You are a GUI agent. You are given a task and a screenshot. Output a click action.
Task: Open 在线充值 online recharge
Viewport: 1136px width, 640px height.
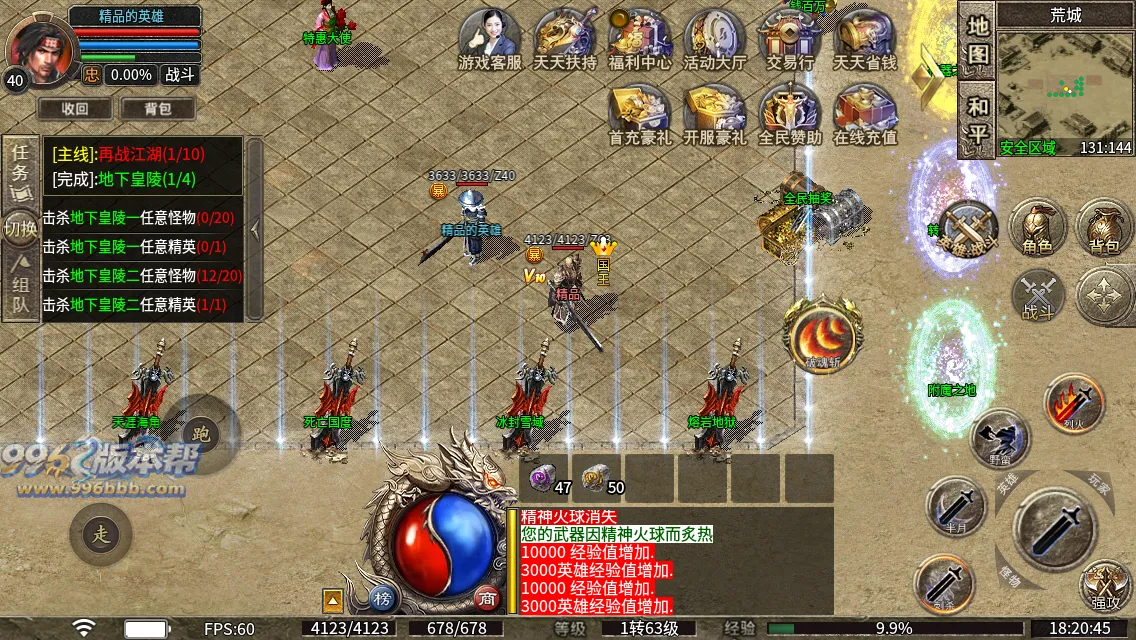pos(865,113)
